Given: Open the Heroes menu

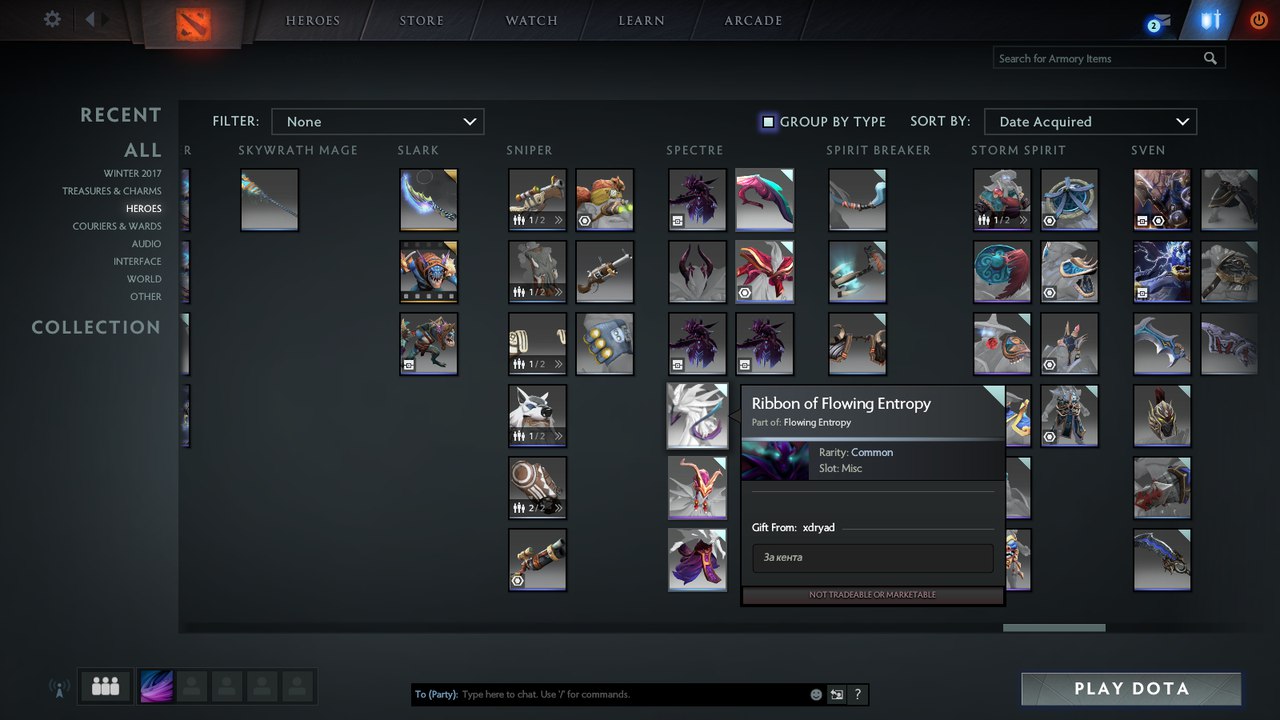Looking at the screenshot, I should point(312,21).
